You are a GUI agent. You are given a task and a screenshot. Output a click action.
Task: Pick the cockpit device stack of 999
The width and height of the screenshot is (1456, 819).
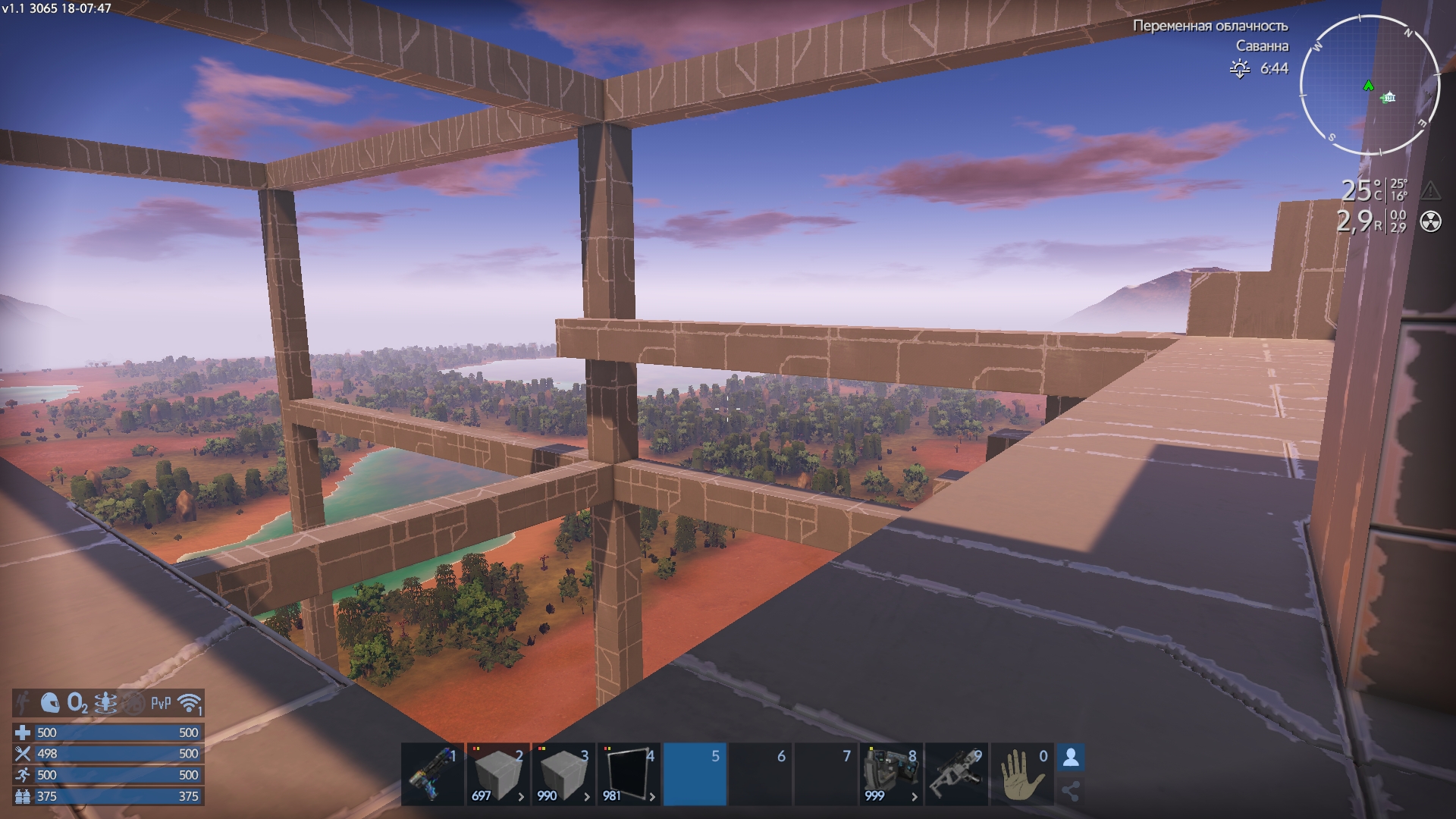891,774
